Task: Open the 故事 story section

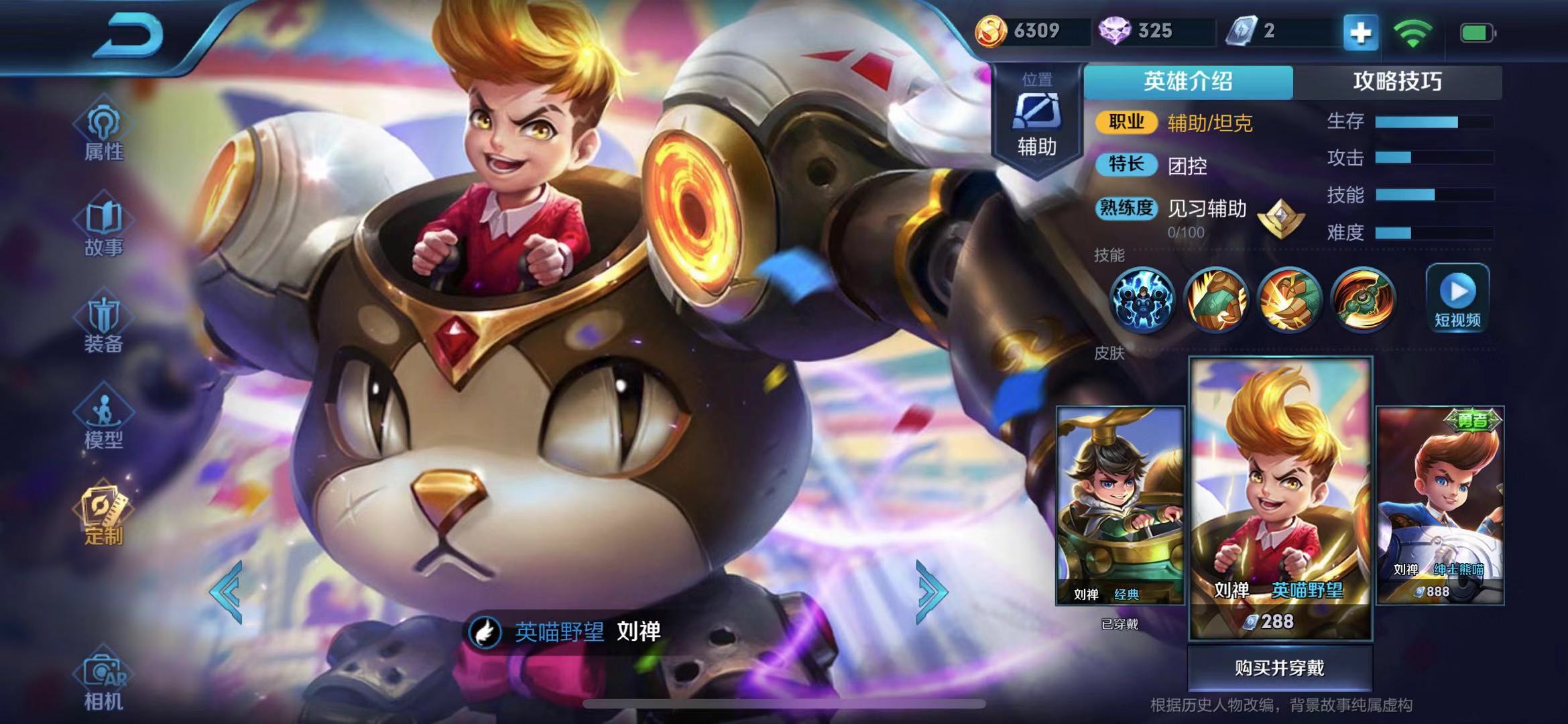Action: pos(103,229)
